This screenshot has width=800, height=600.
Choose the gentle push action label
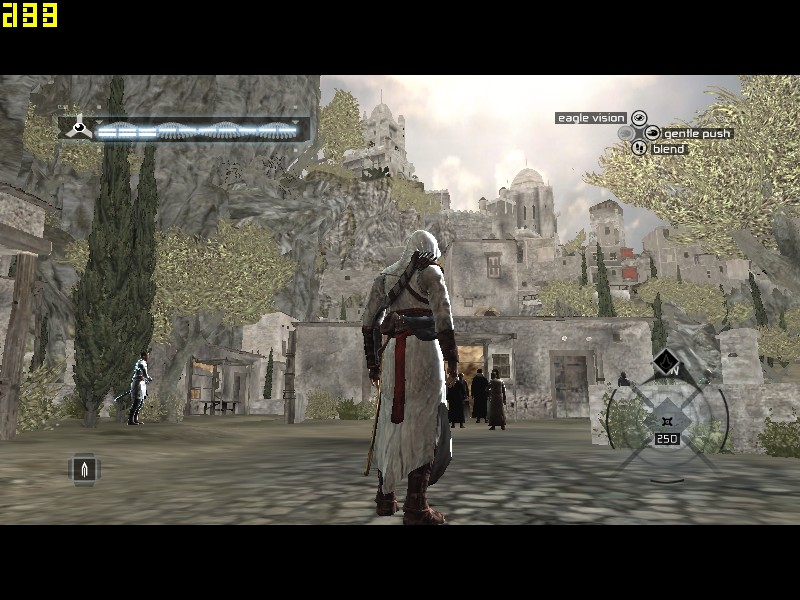(x=697, y=133)
